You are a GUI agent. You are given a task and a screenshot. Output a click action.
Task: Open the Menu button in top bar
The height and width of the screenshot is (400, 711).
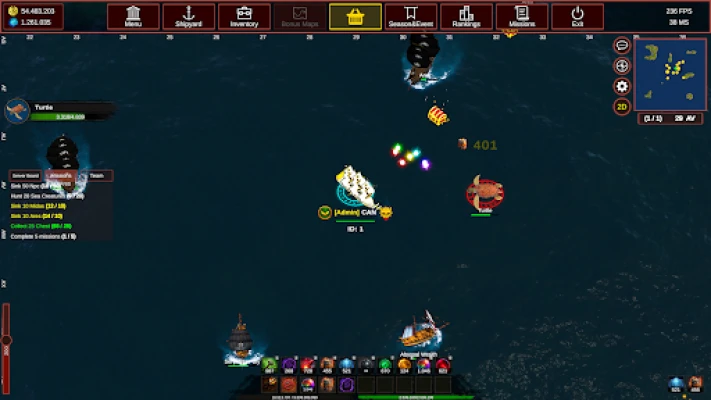click(132, 17)
